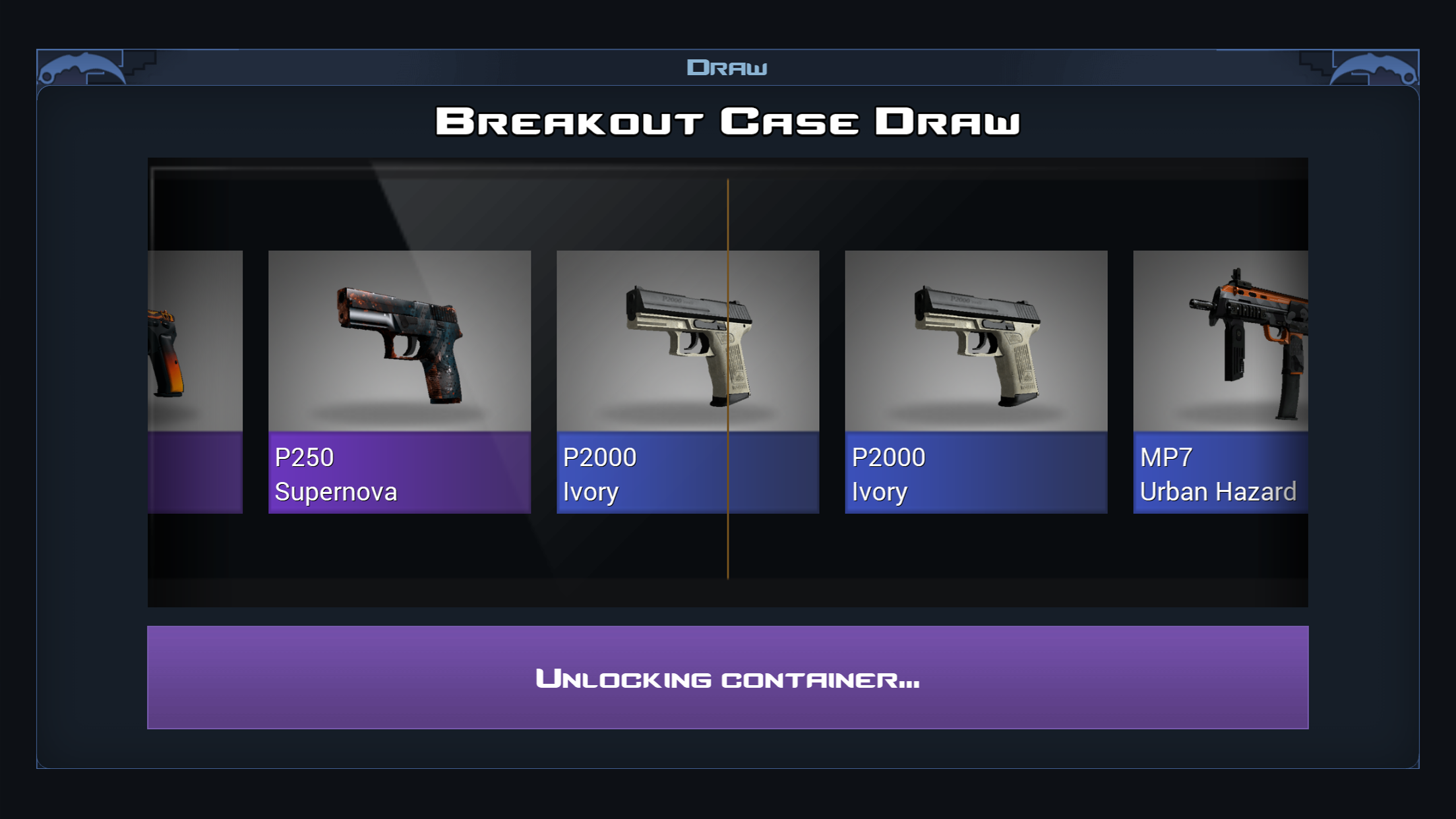Image resolution: width=1456 pixels, height=819 pixels.
Task: Click the Draw header label
Action: tap(727, 66)
